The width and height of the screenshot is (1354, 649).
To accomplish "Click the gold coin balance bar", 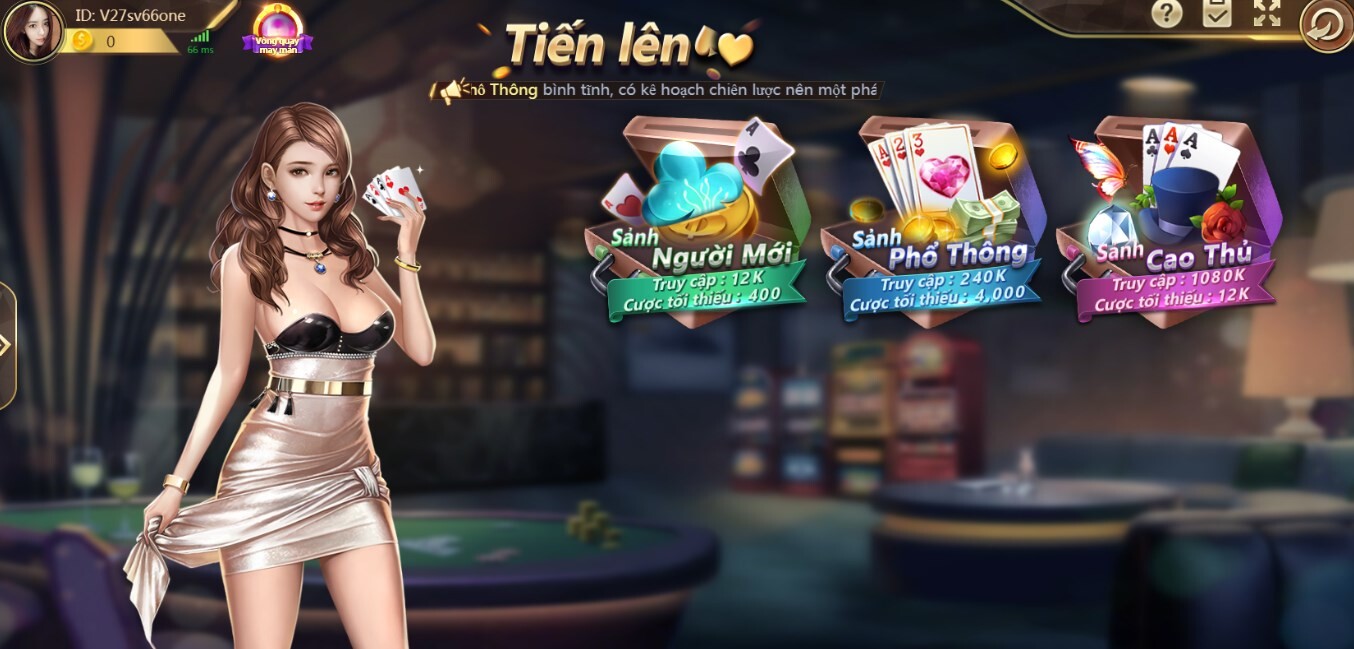I will (120, 41).
